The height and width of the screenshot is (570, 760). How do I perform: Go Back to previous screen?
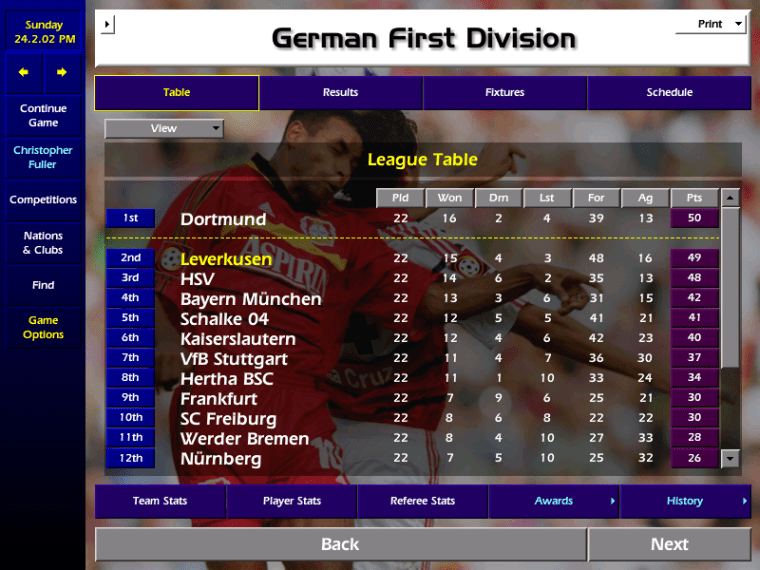[x=340, y=544]
